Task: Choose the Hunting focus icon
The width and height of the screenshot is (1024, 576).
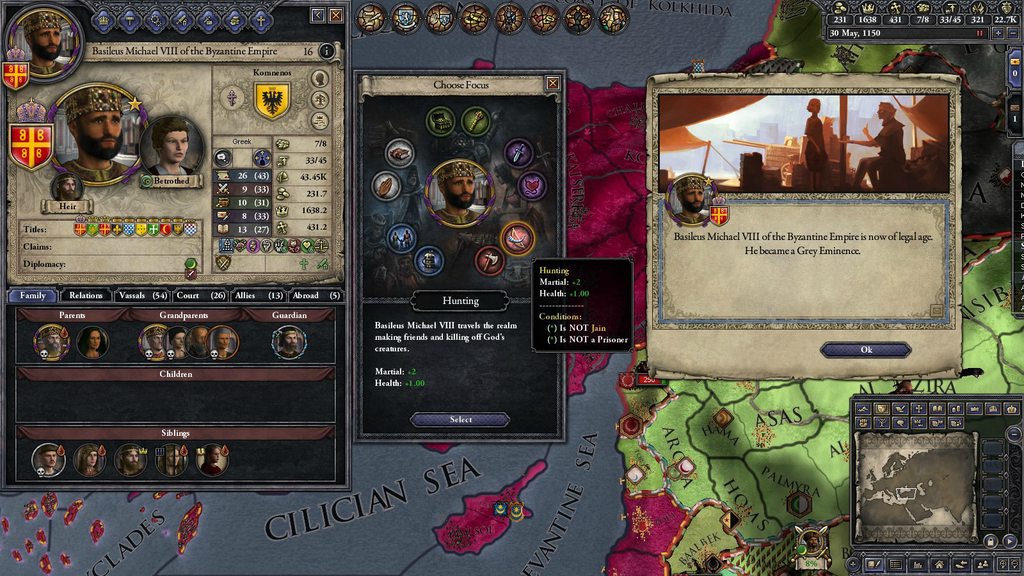Action: [517, 238]
